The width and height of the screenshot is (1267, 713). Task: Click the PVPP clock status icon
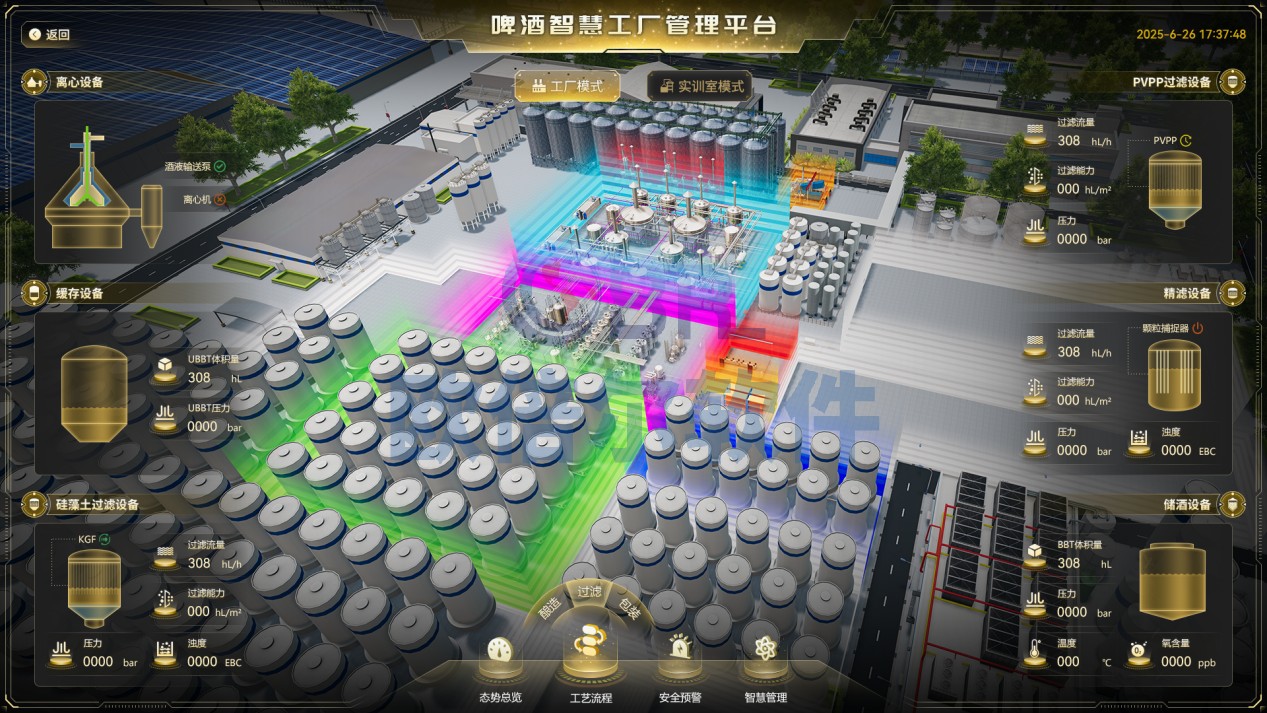[1186, 141]
